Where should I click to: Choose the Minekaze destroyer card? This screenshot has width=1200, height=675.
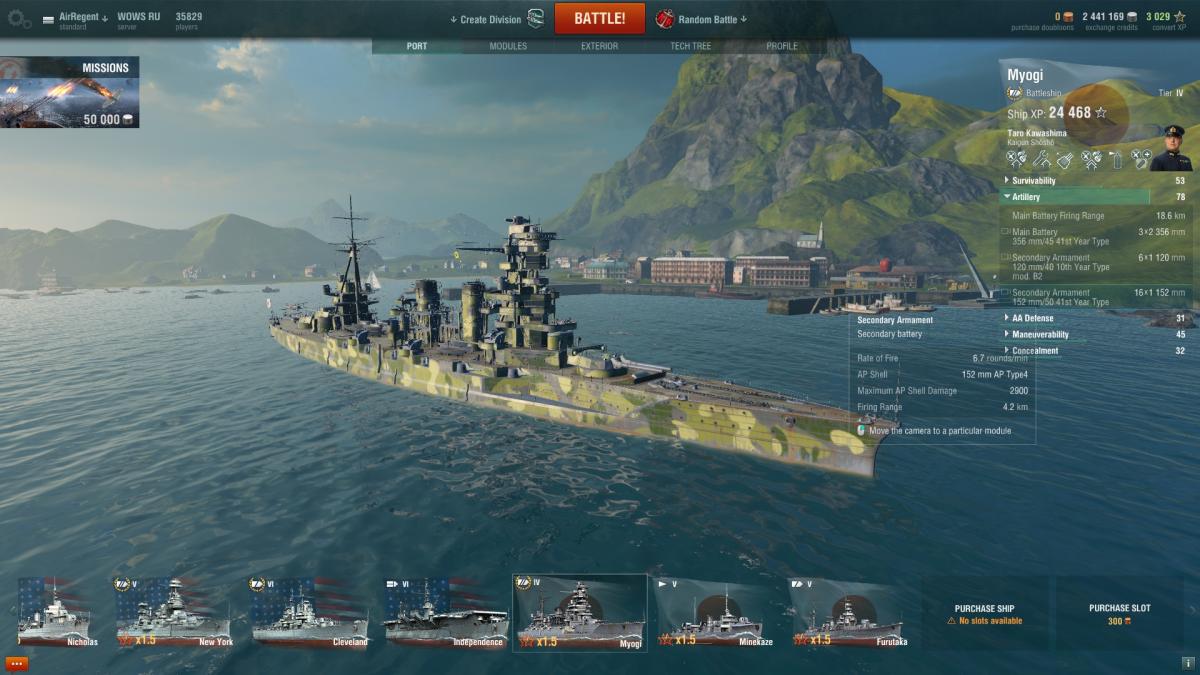point(715,612)
